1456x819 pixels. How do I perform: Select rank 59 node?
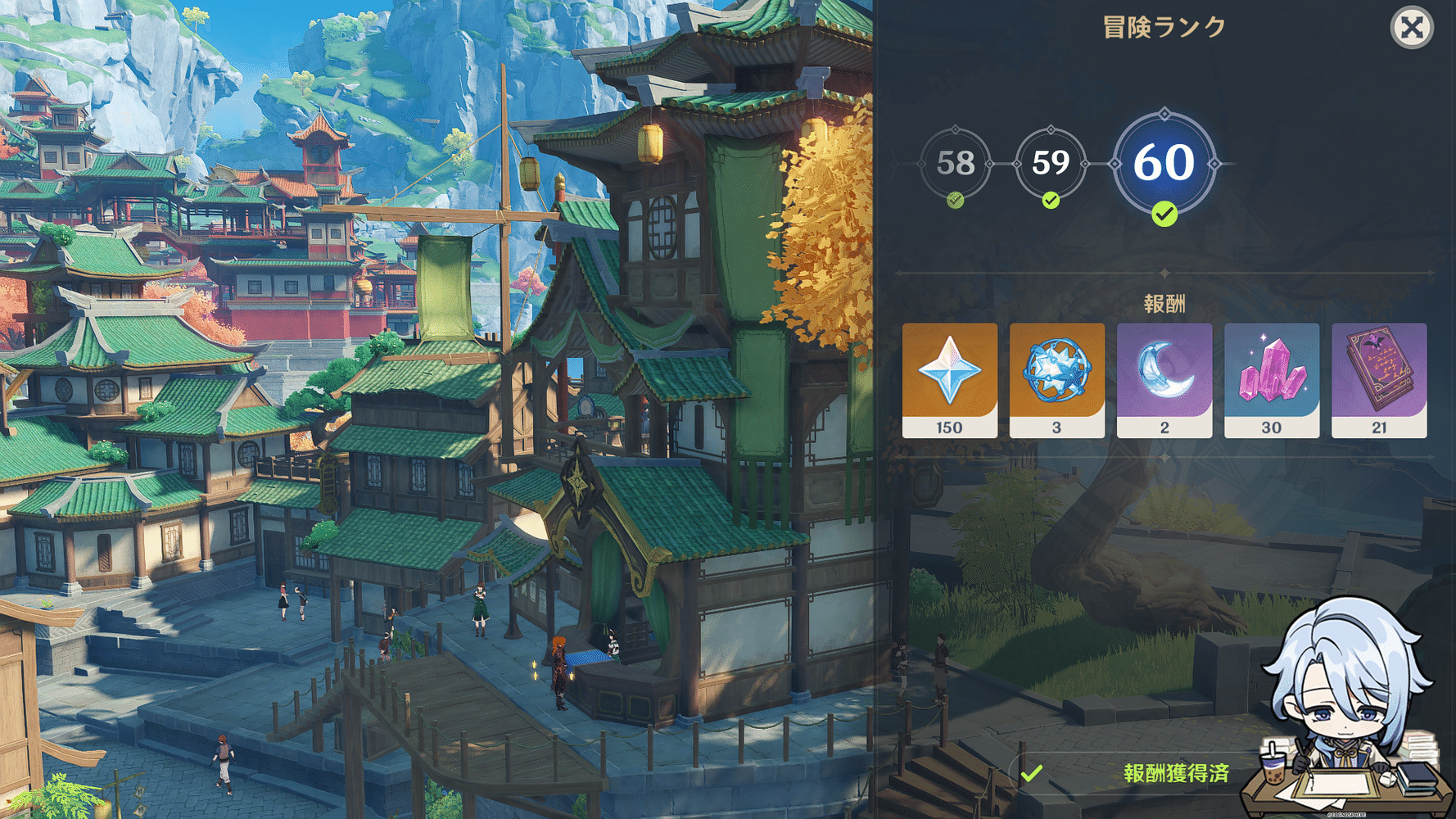pos(1051,163)
